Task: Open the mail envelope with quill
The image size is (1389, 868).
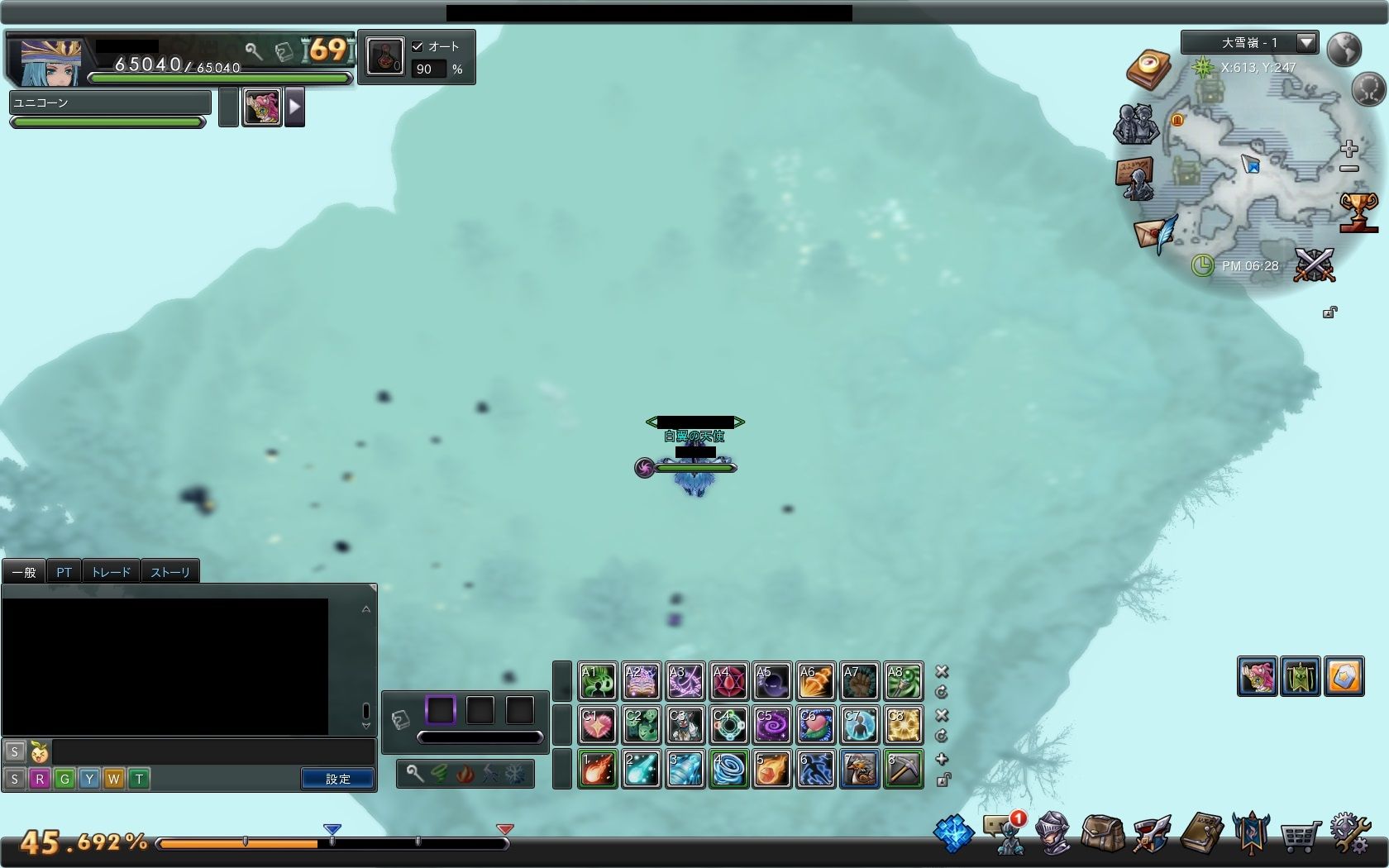Action: 1156,233
